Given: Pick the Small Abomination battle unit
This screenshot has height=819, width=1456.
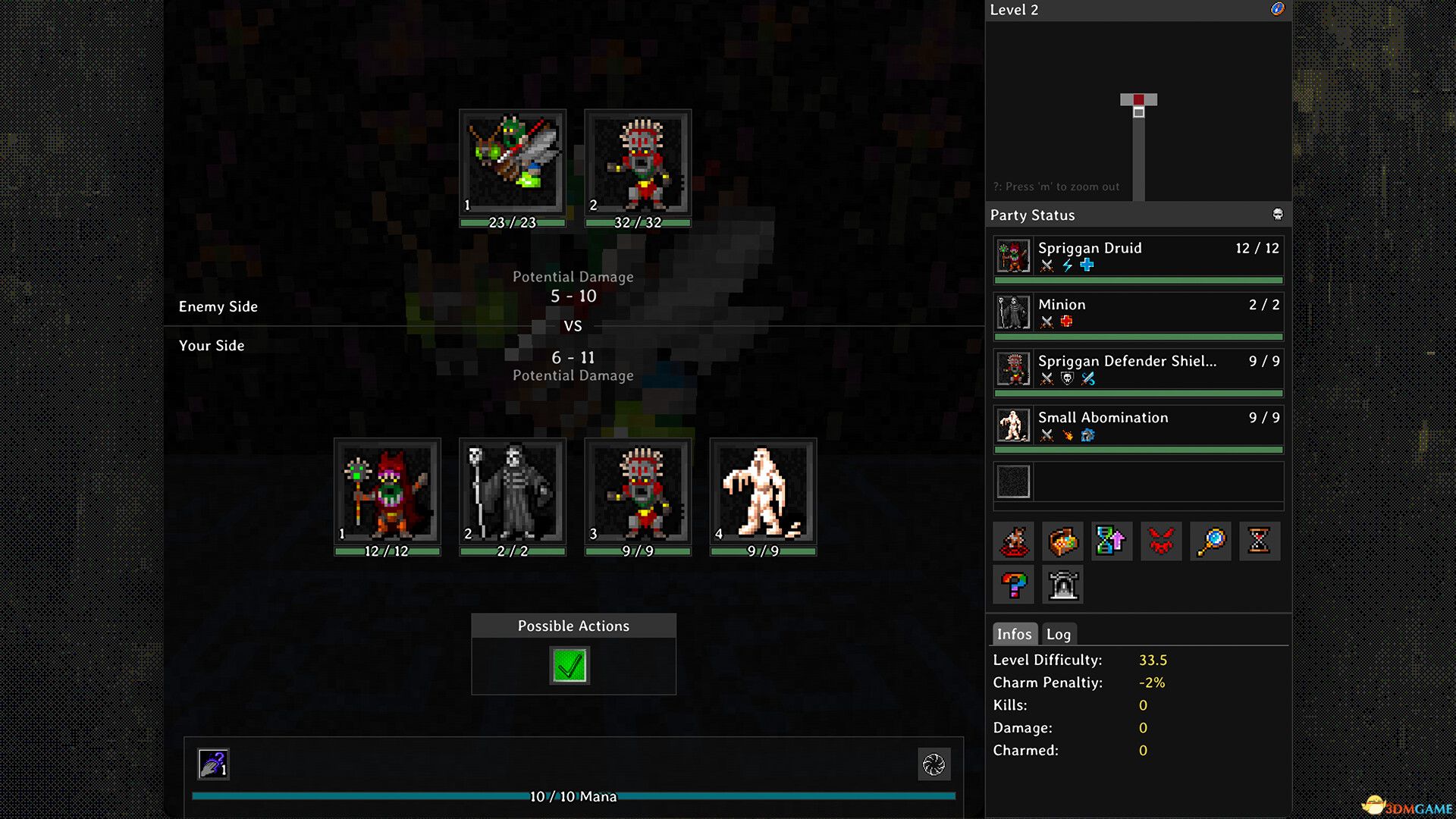Looking at the screenshot, I should (x=763, y=491).
